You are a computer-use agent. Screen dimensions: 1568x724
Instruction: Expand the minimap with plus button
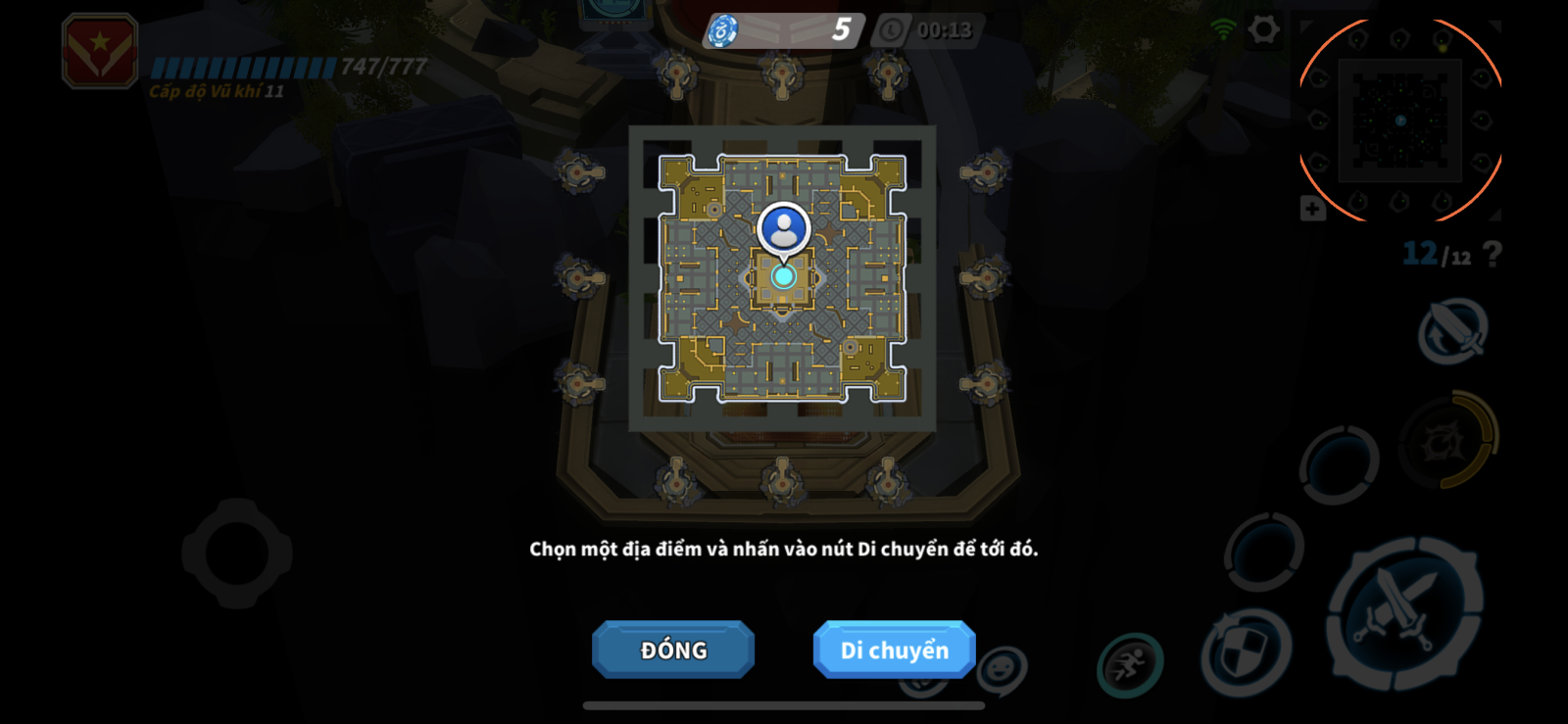[1312, 209]
